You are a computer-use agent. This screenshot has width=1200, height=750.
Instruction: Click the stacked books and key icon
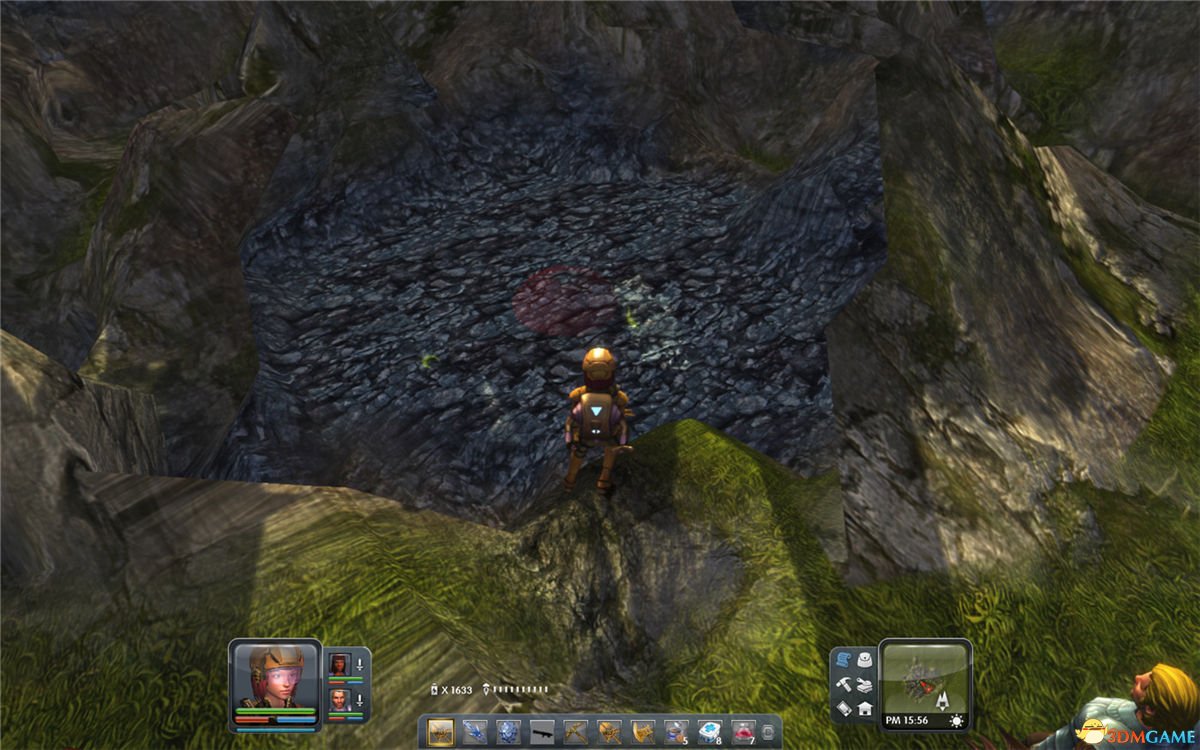tap(864, 684)
